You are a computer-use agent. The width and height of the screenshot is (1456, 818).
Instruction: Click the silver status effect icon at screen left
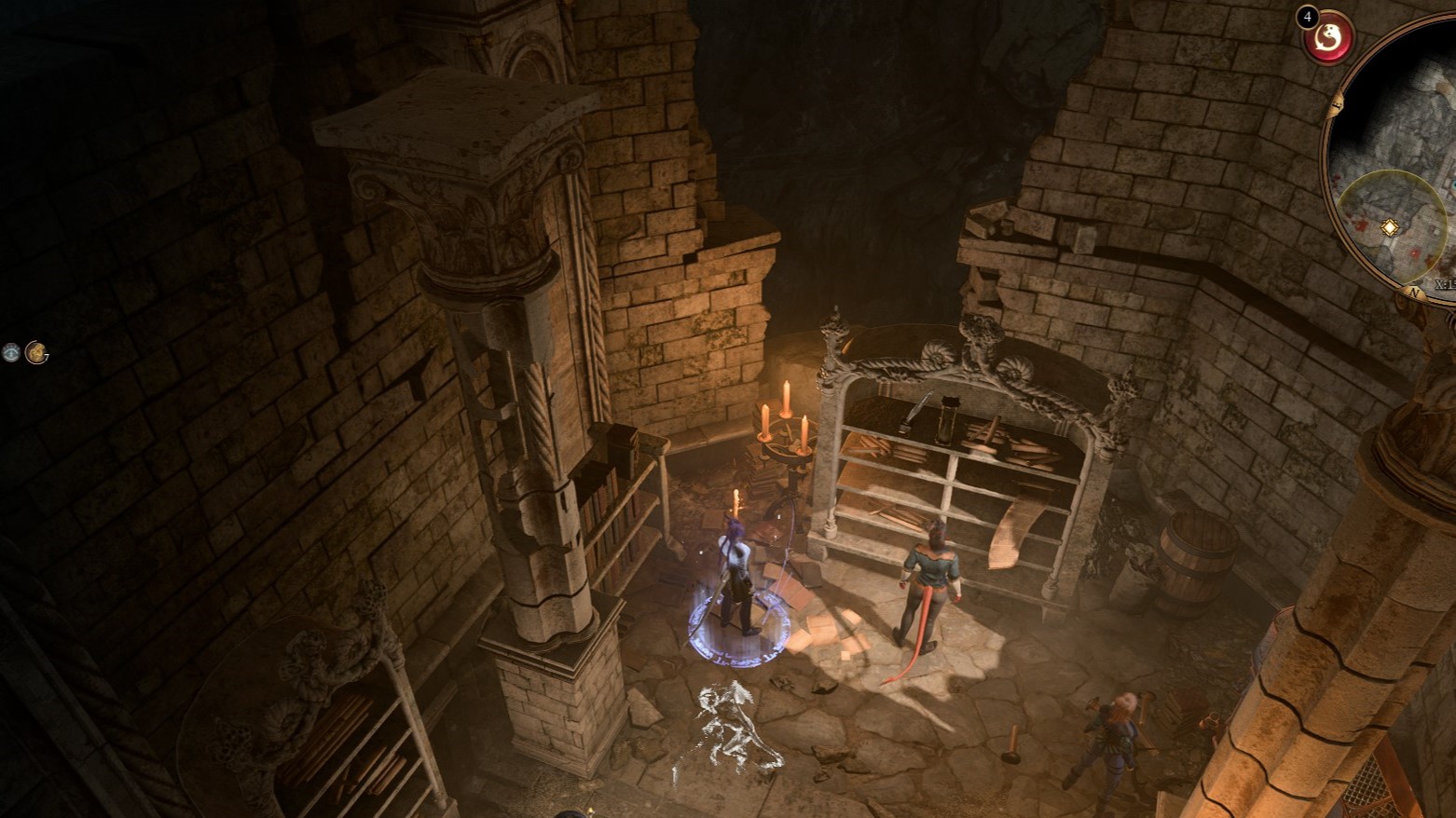(10, 352)
